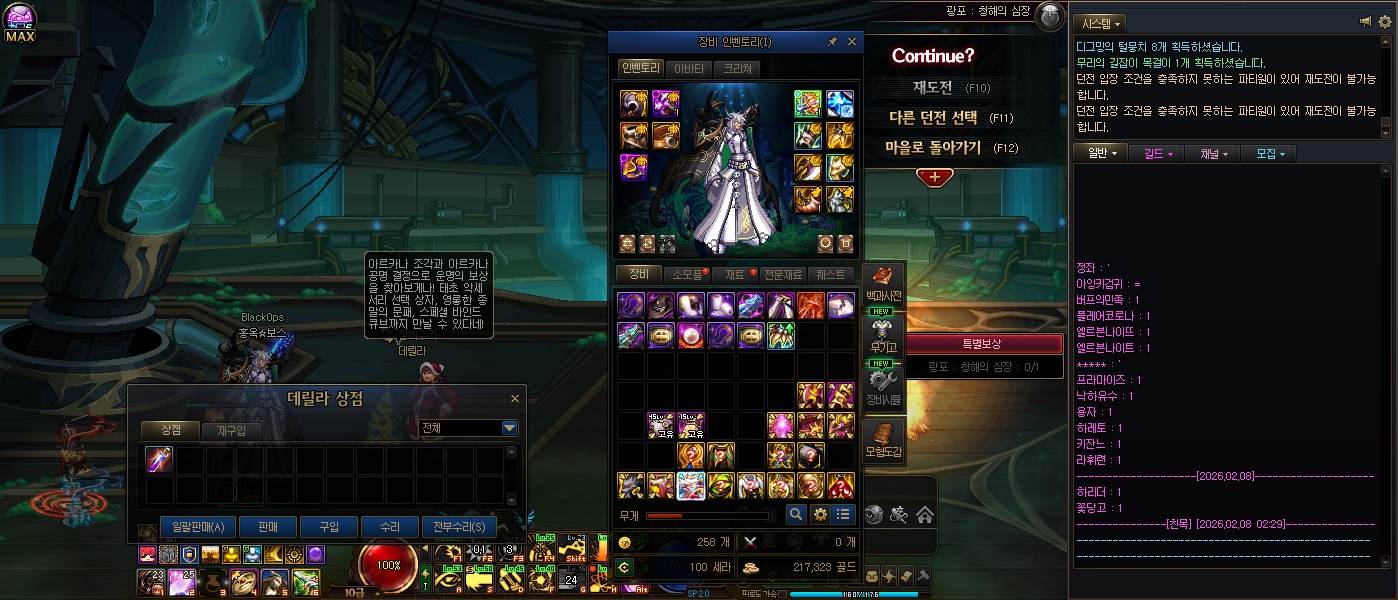Open the 모험도감 book button
Image resolution: width=1398 pixels, height=600 pixels.
[x=883, y=438]
